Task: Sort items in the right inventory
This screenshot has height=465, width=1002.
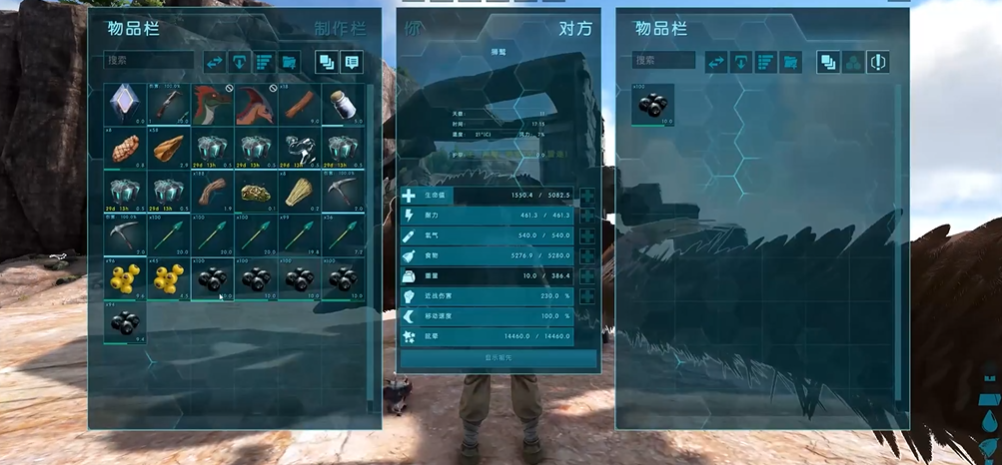Action: [x=765, y=61]
